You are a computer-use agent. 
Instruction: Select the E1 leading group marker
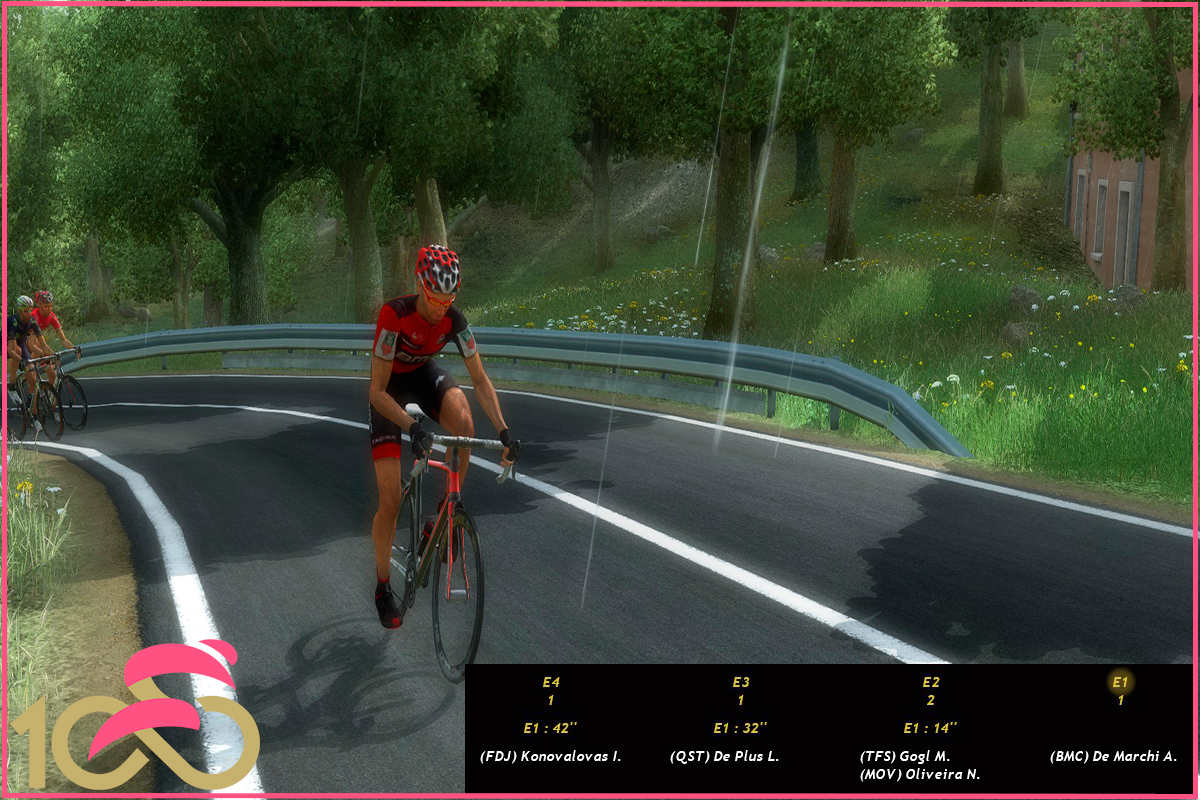[1120, 683]
